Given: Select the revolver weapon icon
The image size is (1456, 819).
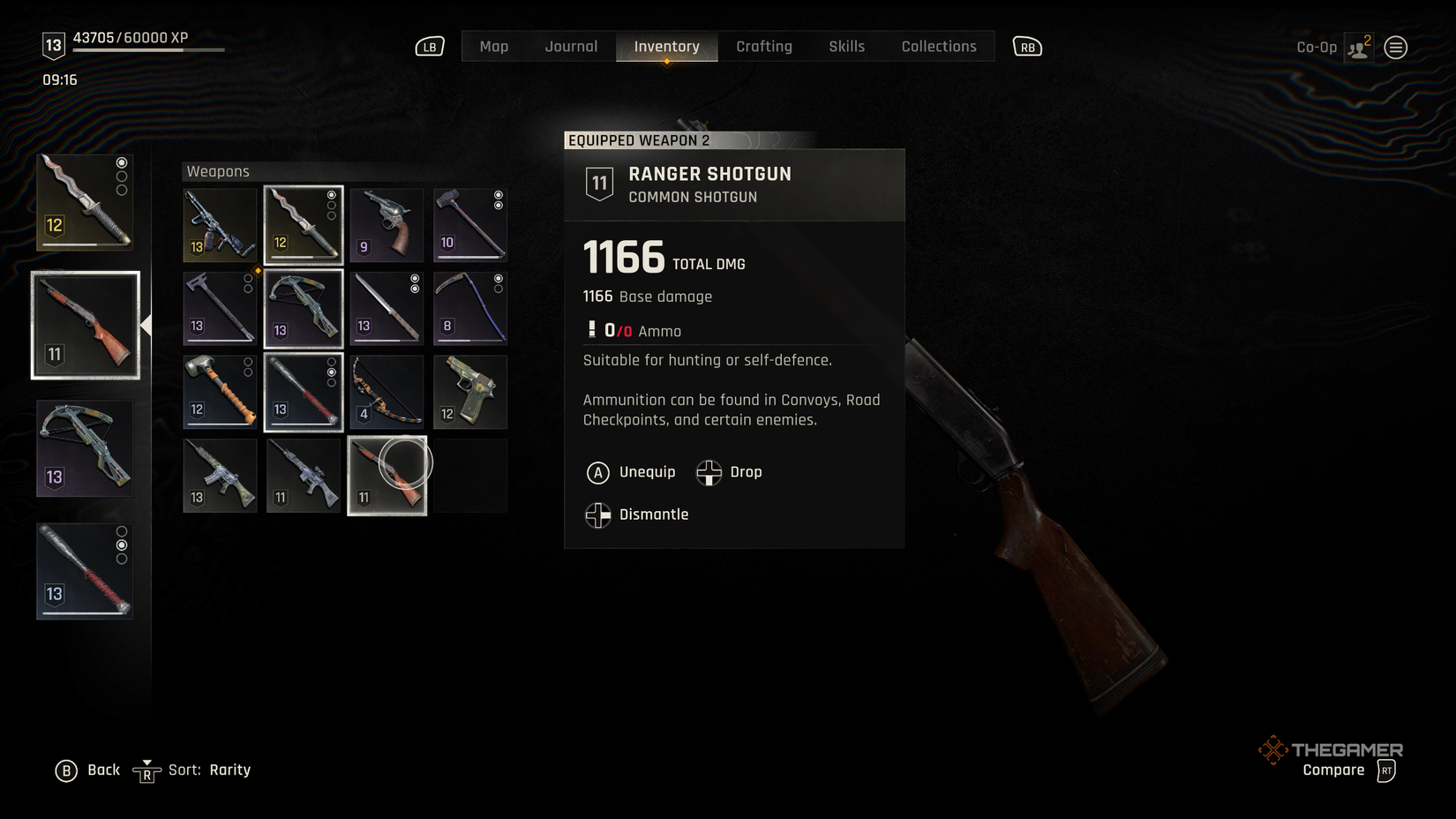Looking at the screenshot, I should [386, 225].
